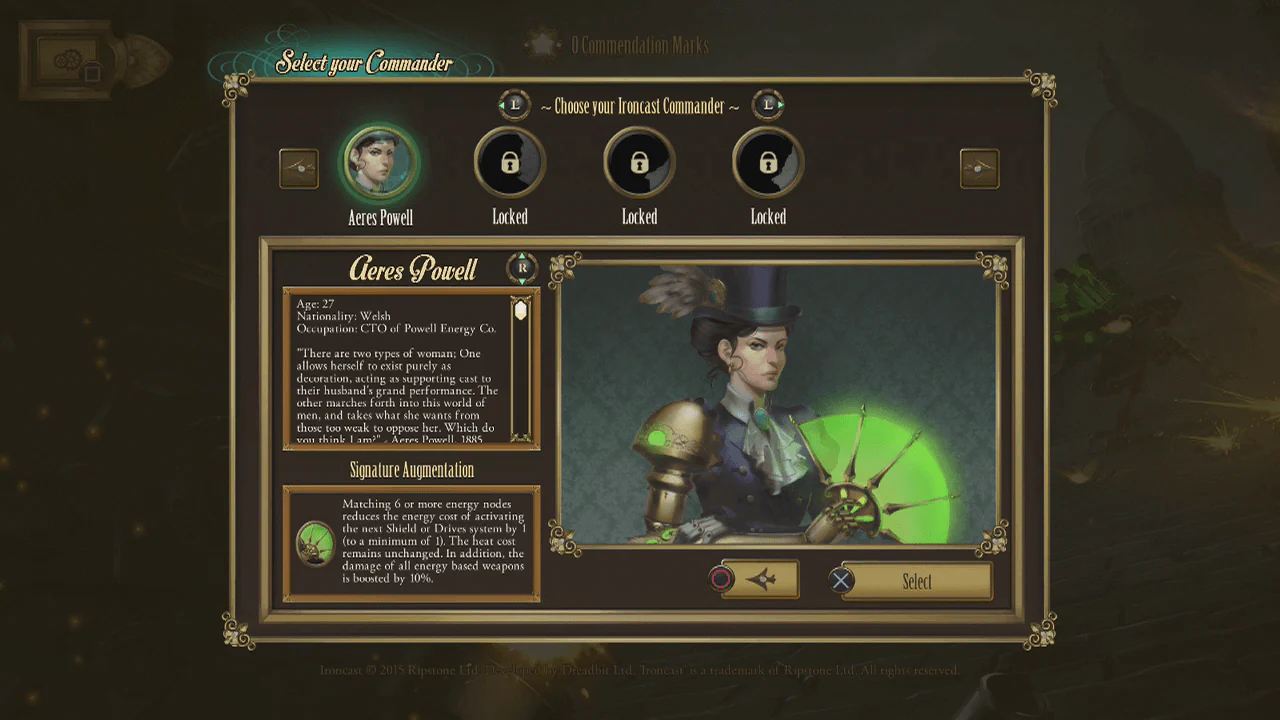Image resolution: width=1280 pixels, height=720 pixels.
Task: Click the airship icon on the back button
Action: pyautogui.click(x=764, y=578)
